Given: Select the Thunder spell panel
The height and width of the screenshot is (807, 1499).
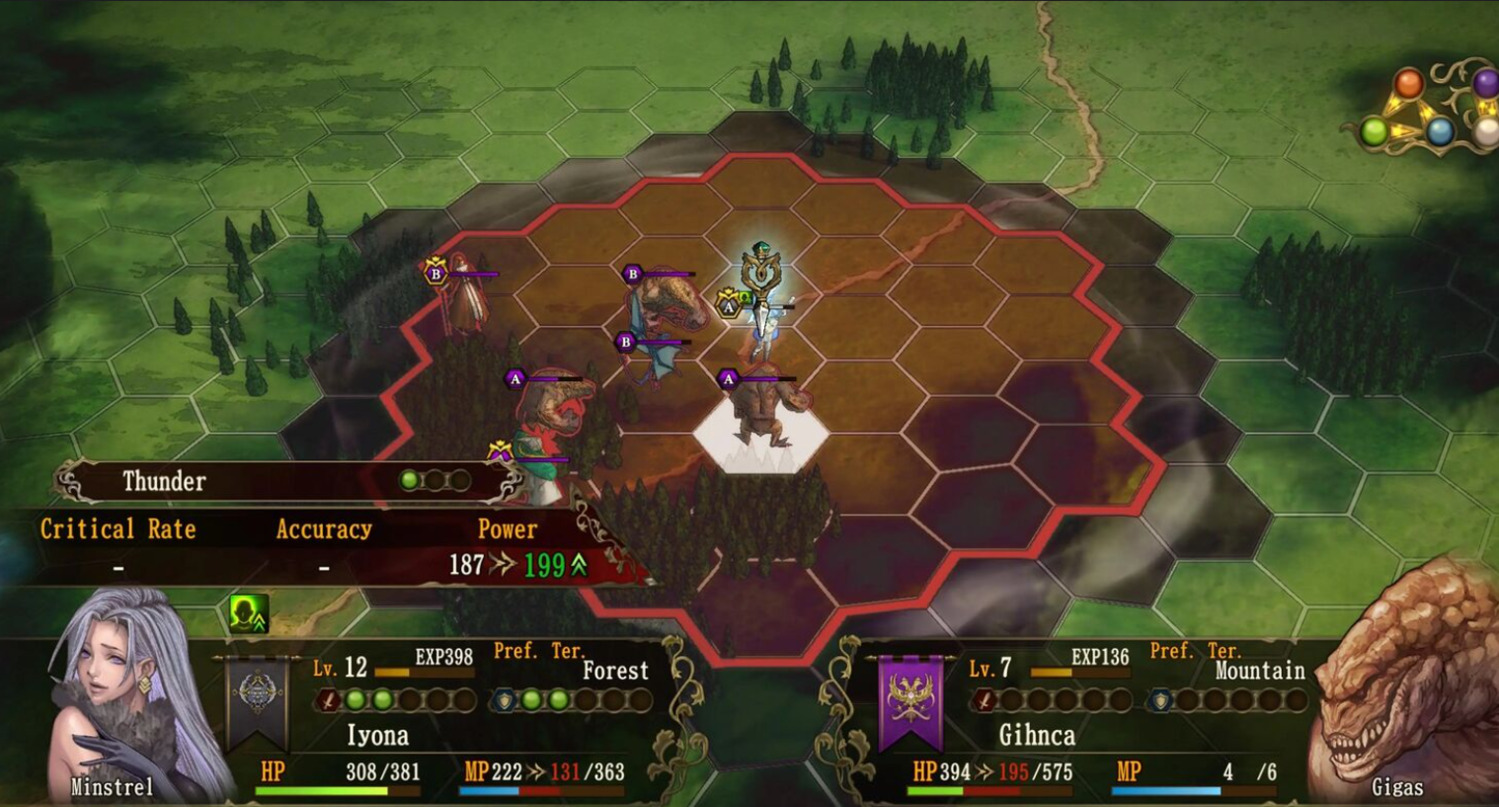Looking at the screenshot, I should click(290, 481).
